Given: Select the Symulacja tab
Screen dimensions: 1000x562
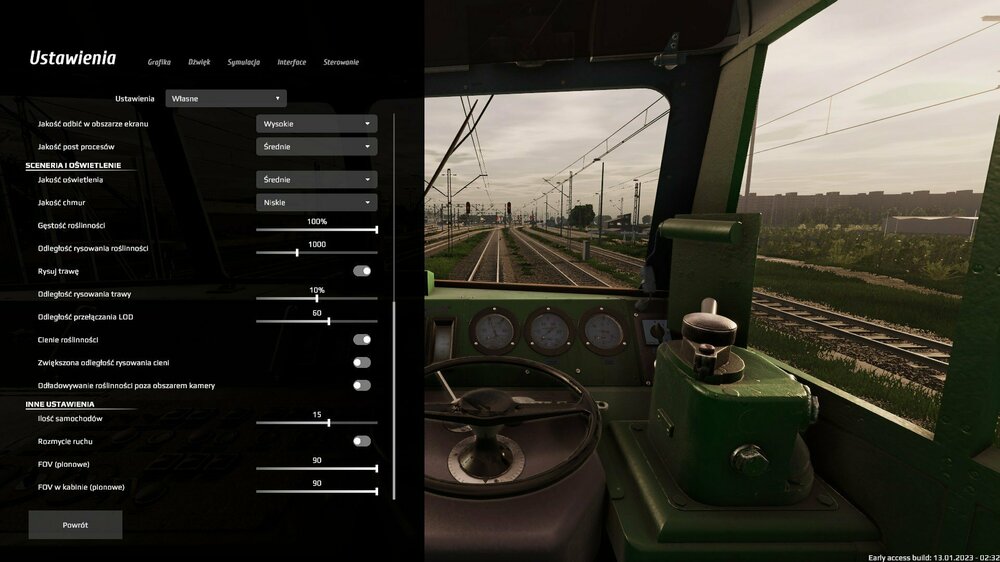Looking at the screenshot, I should (x=243, y=62).
